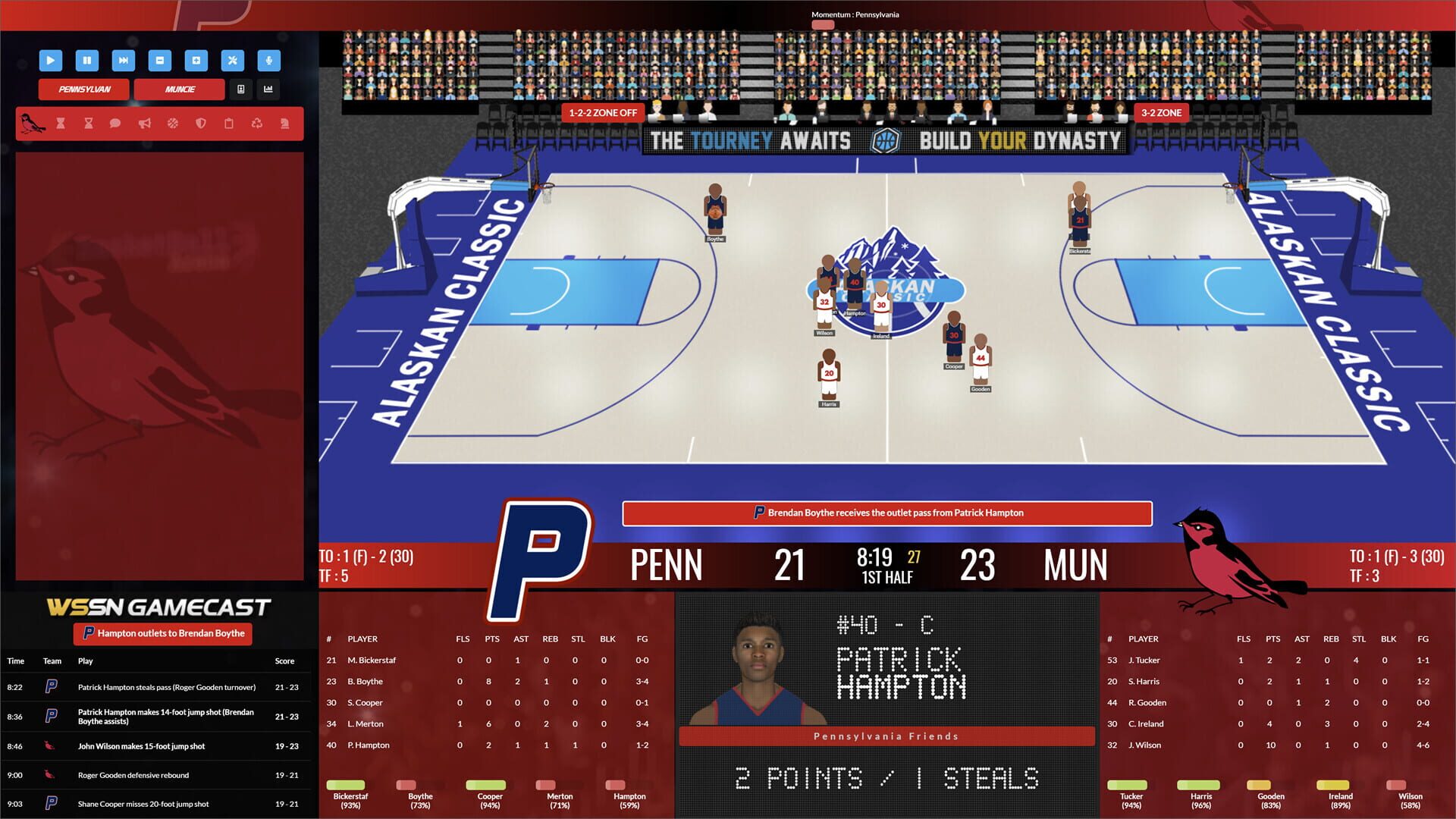
Task: Pause the game simulation
Action: (87, 61)
